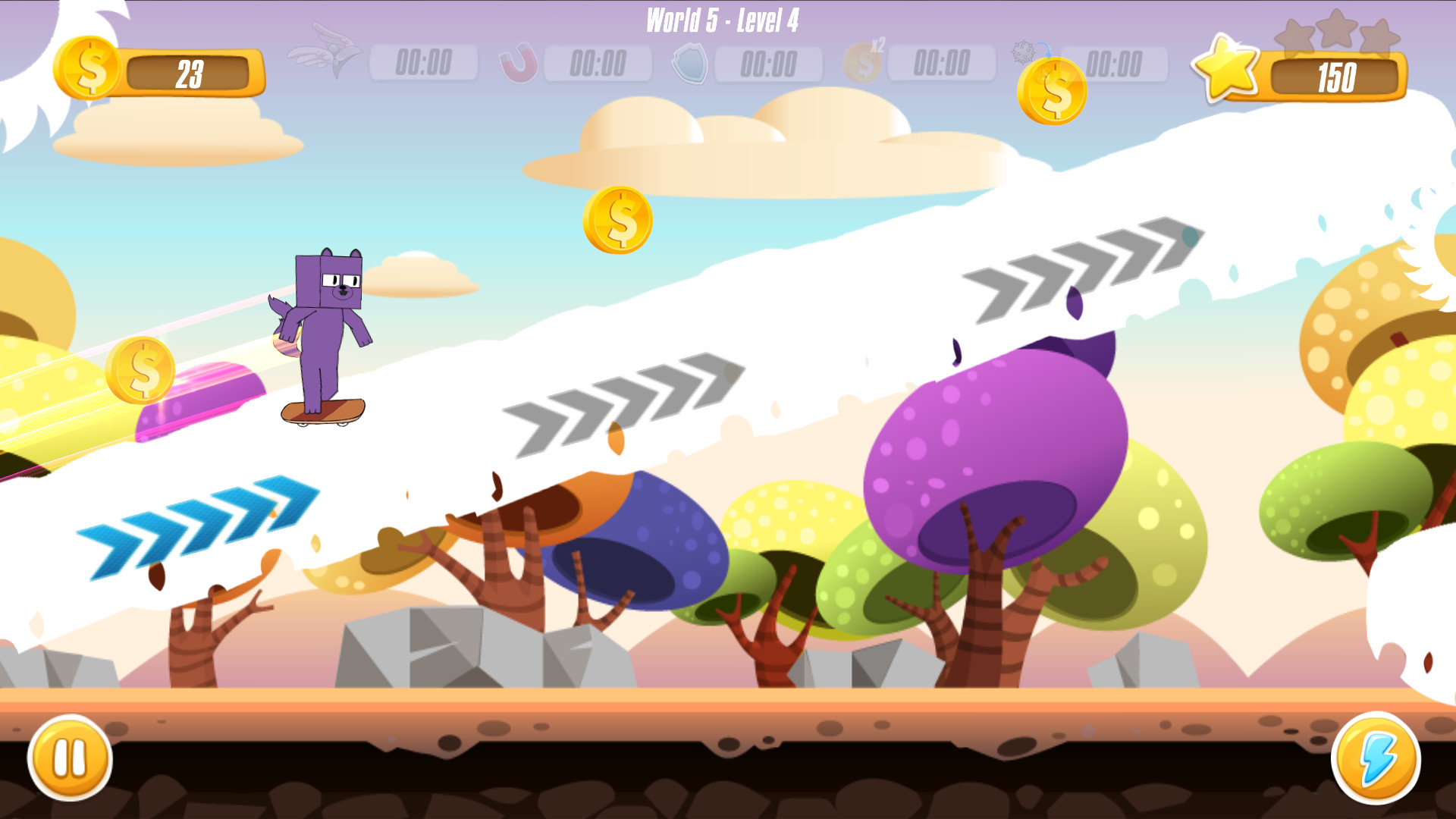Click the bomb timer showing 00:00

tap(1113, 64)
